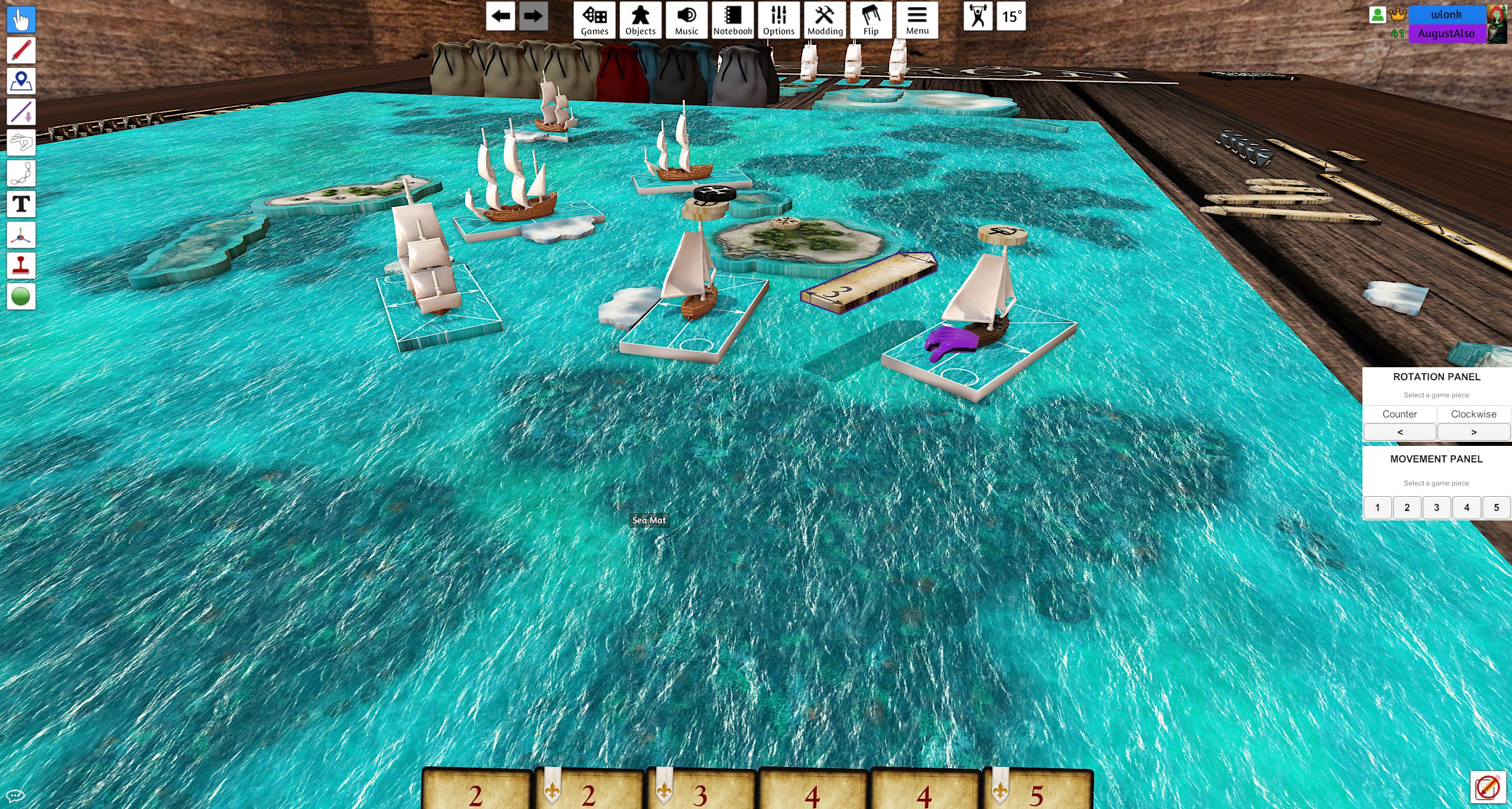This screenshot has height=809, width=1512.
Task: Open the Notebook panel
Action: 732,20
